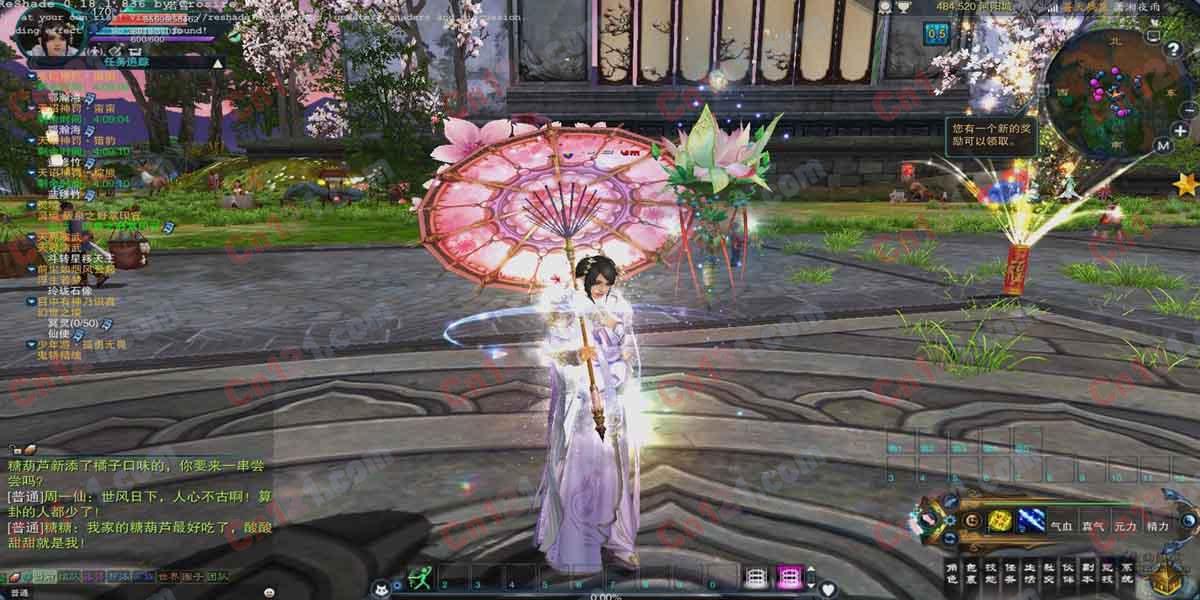Click the blue 05 countdown icon
This screenshot has width=1200, height=600.
(936, 33)
